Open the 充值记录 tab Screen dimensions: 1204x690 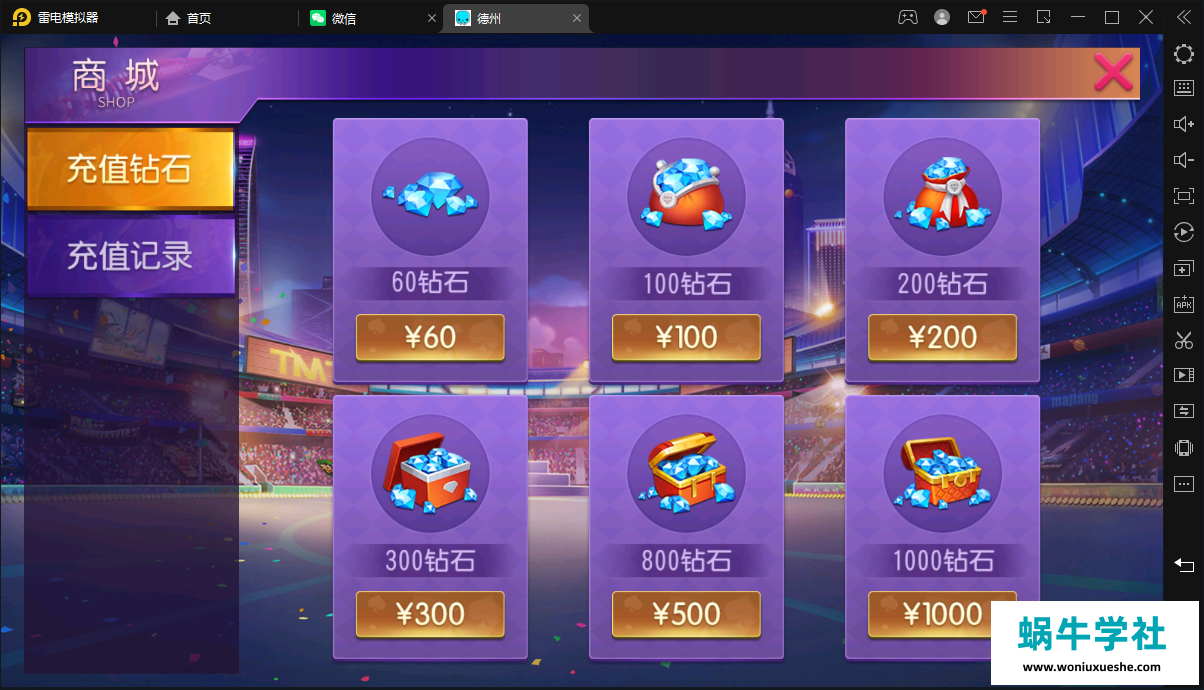click(130, 256)
